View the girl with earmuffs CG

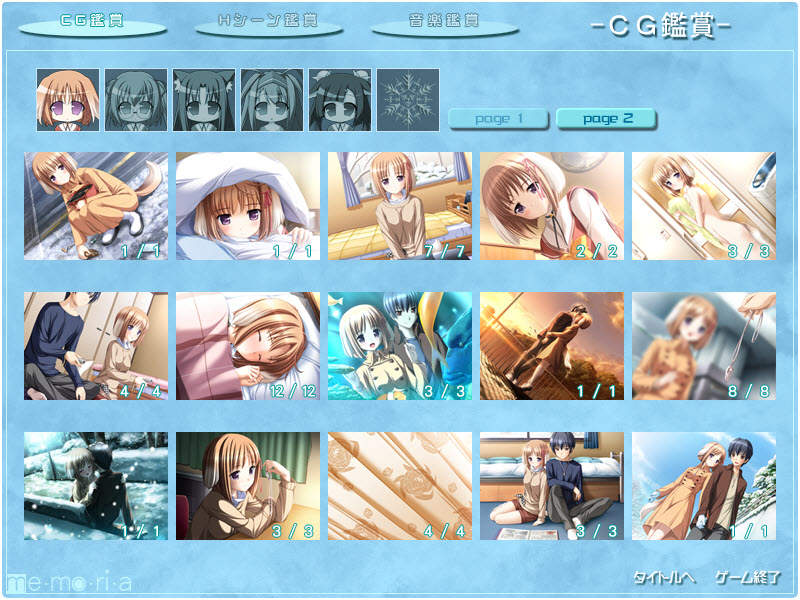pyautogui.click(x=248, y=486)
